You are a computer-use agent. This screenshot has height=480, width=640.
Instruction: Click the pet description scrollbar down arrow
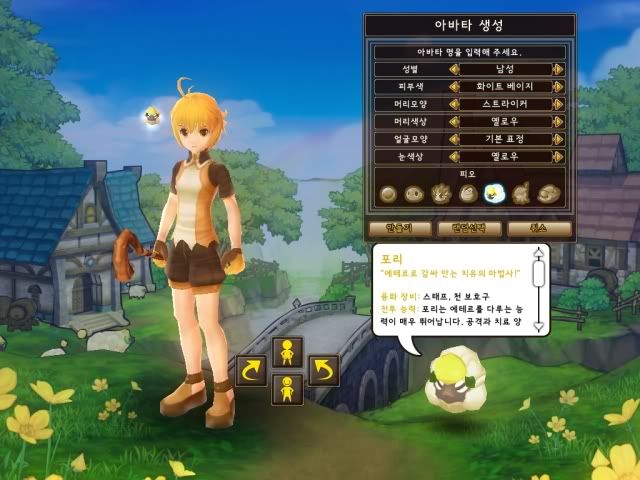tap(539, 327)
